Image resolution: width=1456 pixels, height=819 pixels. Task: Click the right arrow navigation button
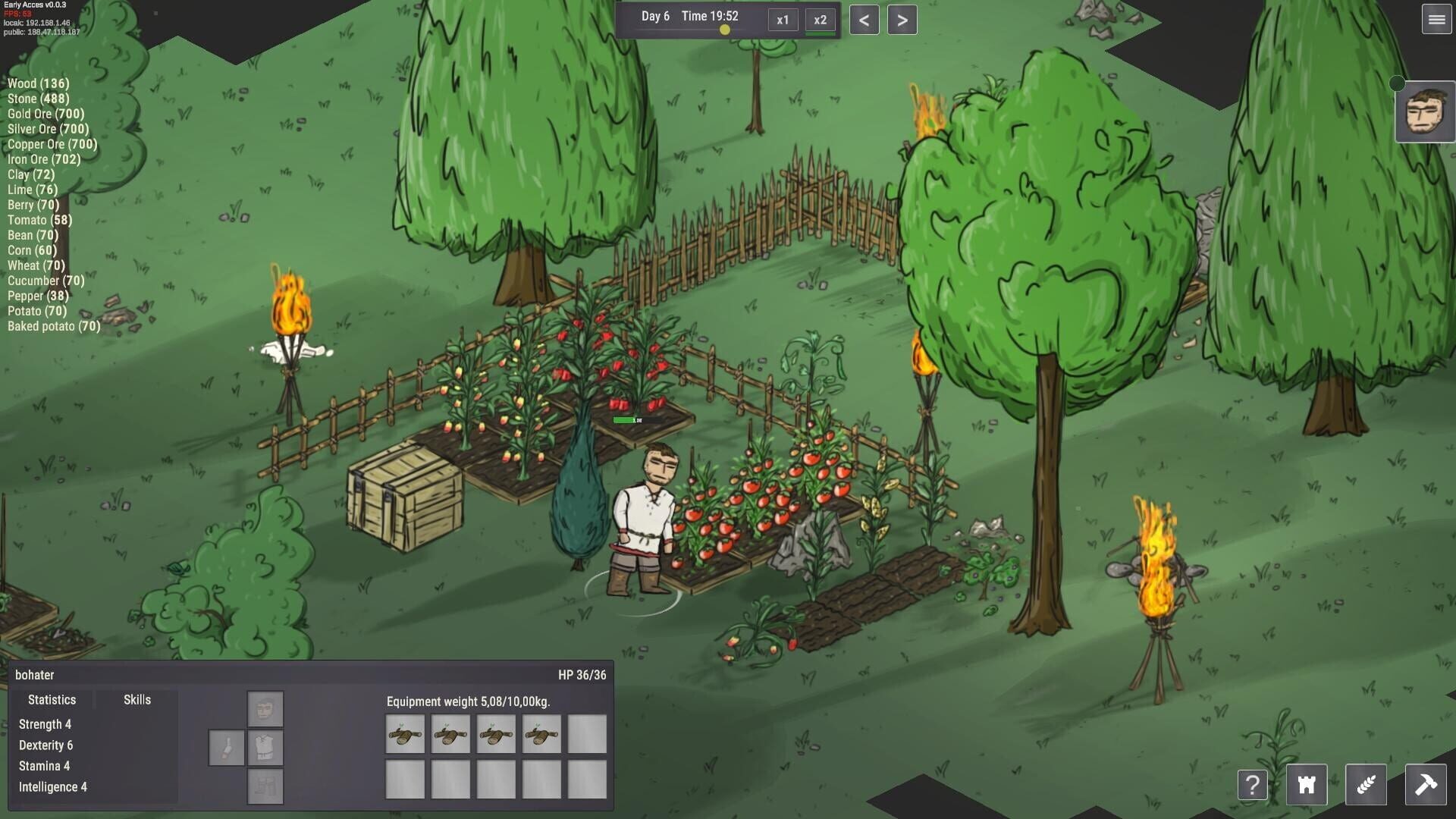pyautogui.click(x=901, y=20)
